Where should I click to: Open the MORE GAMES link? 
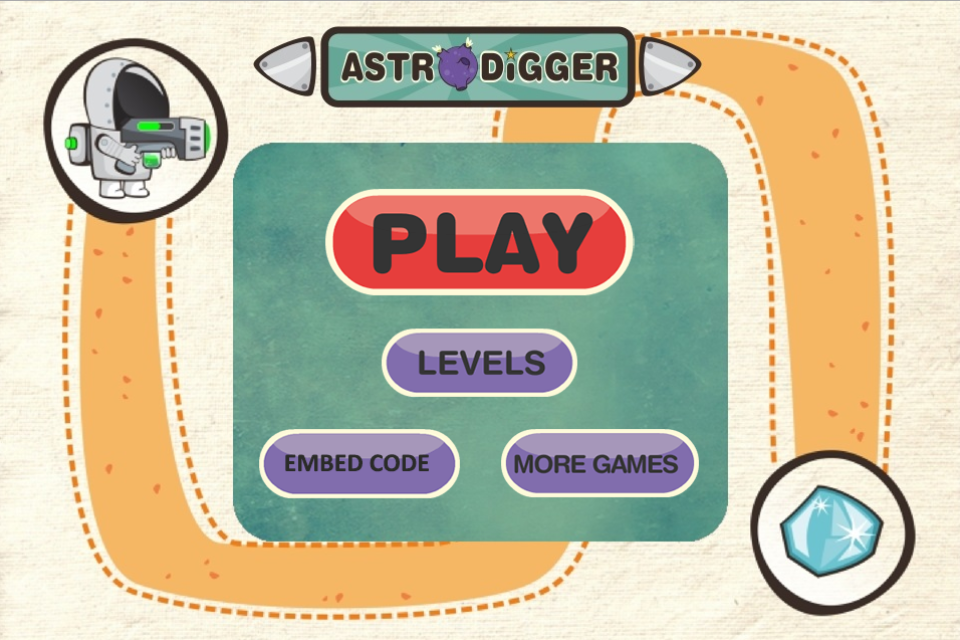click(598, 464)
